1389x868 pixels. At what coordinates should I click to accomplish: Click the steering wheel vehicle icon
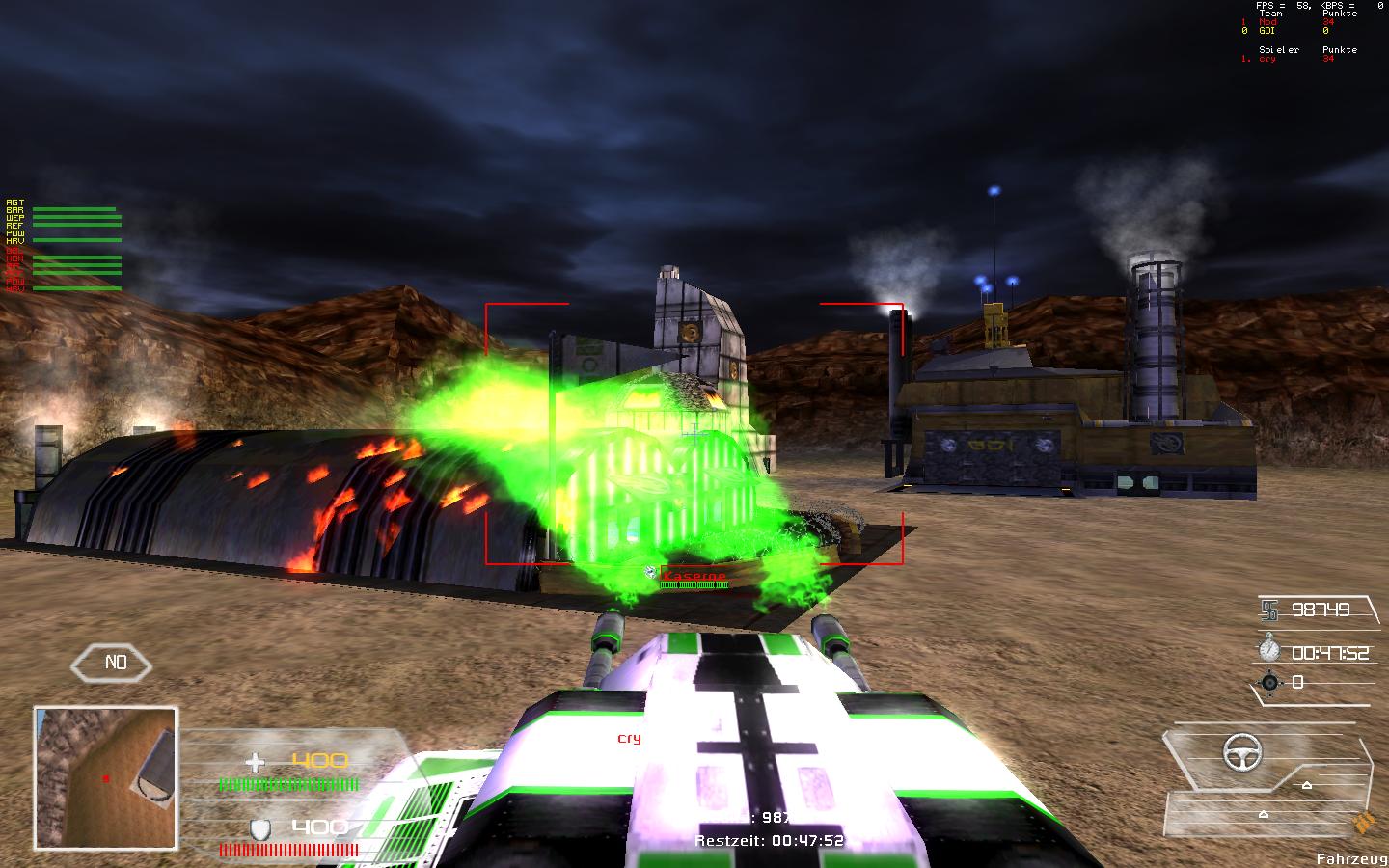pyautogui.click(x=1242, y=751)
